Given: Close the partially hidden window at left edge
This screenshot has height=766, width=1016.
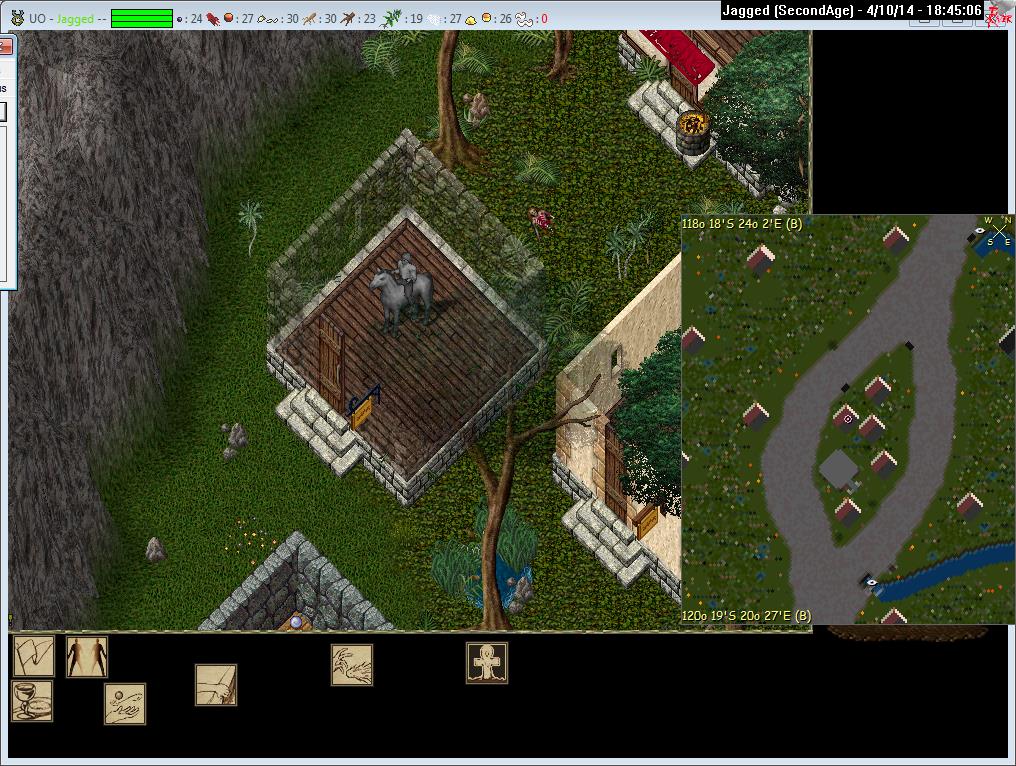Looking at the screenshot, I should [x=4, y=47].
